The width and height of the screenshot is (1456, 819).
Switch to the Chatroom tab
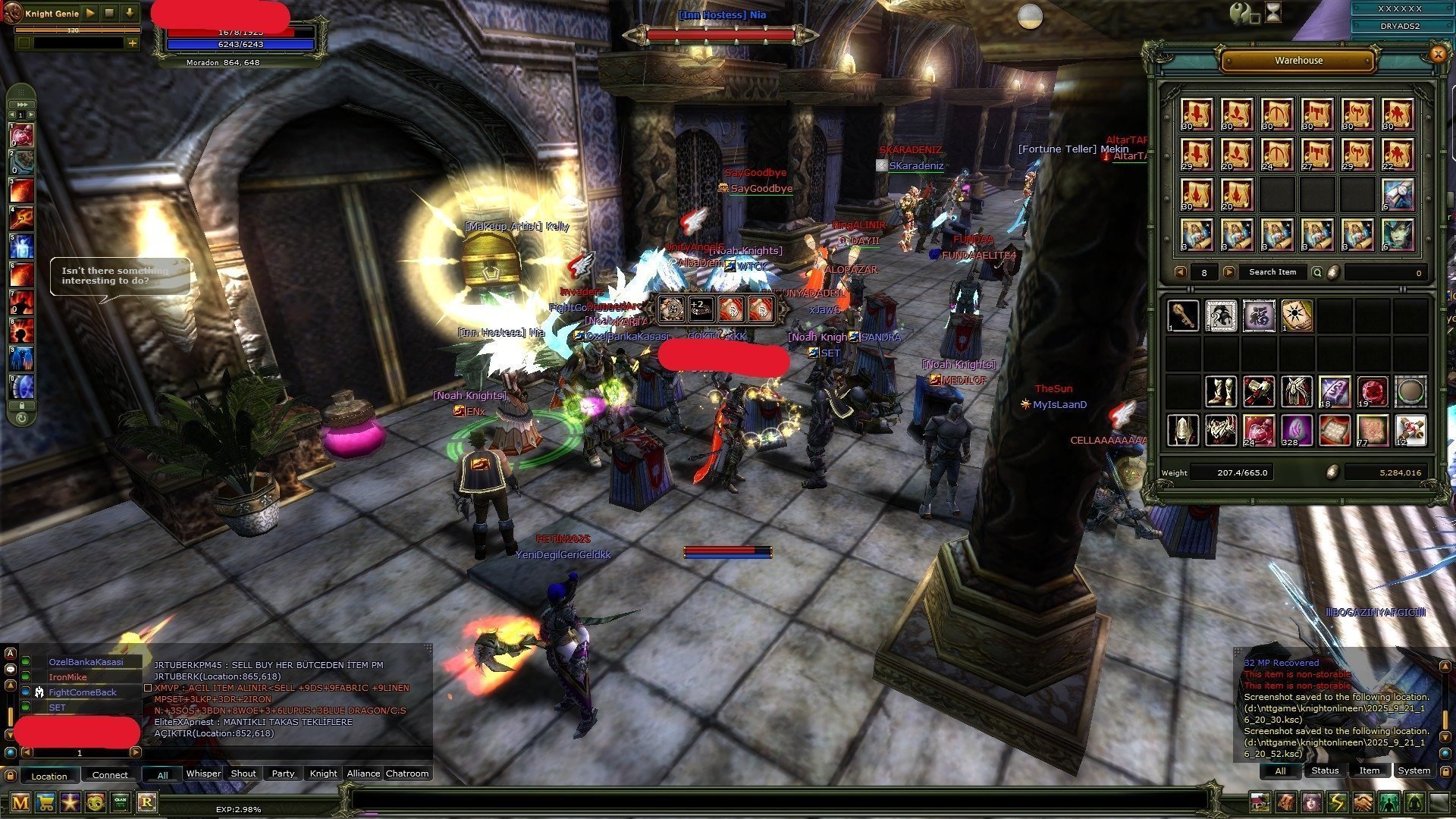407,773
